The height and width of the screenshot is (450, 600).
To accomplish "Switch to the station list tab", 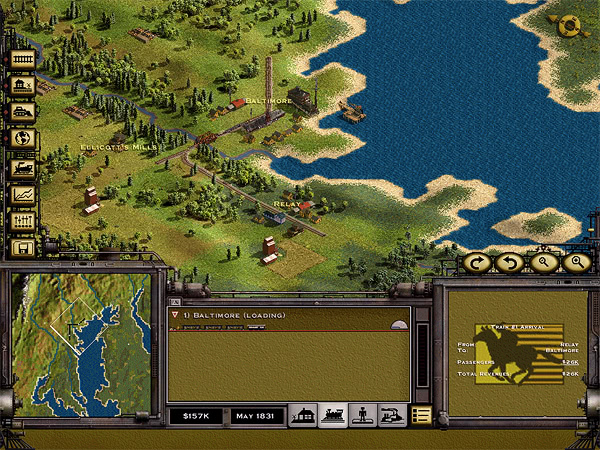I will 303,415.
